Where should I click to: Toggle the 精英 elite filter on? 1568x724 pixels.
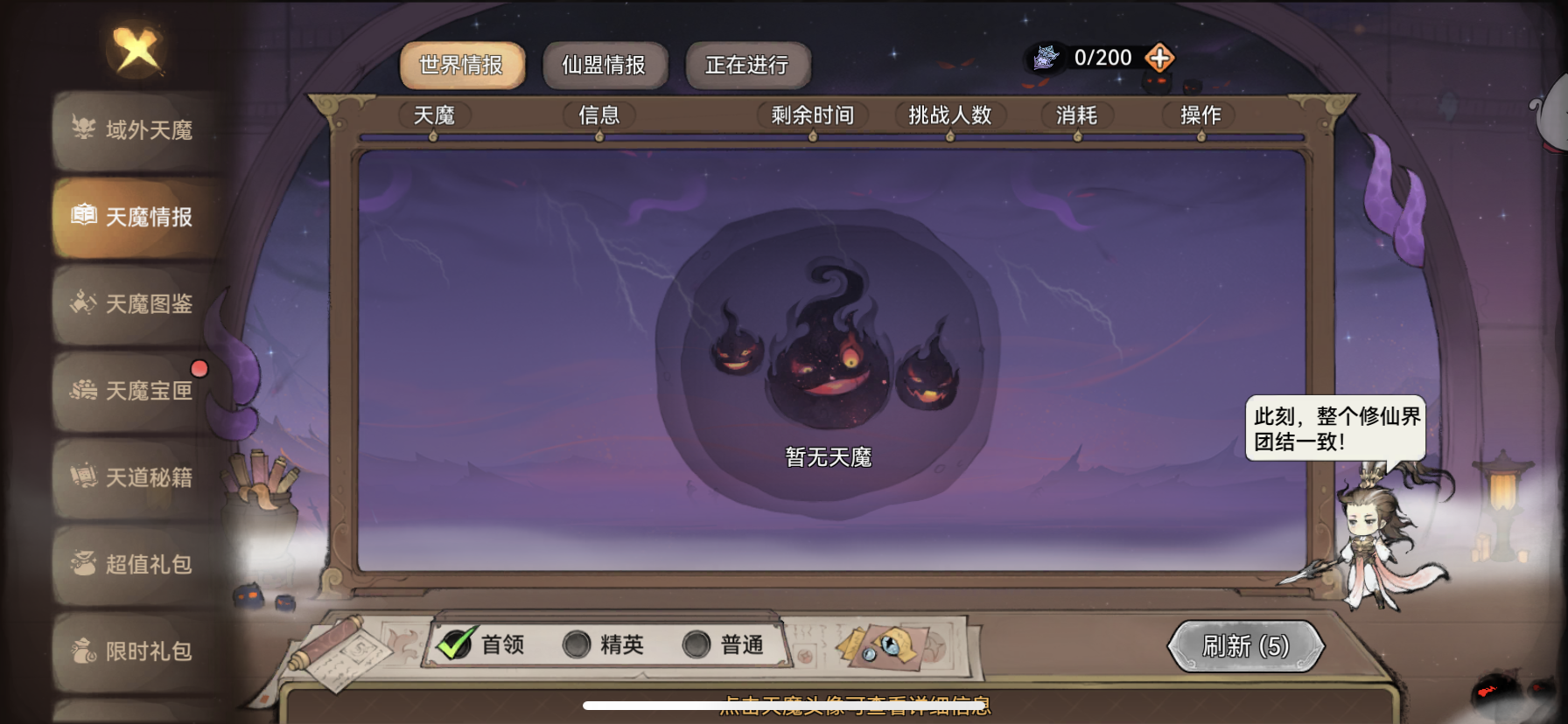(577, 645)
